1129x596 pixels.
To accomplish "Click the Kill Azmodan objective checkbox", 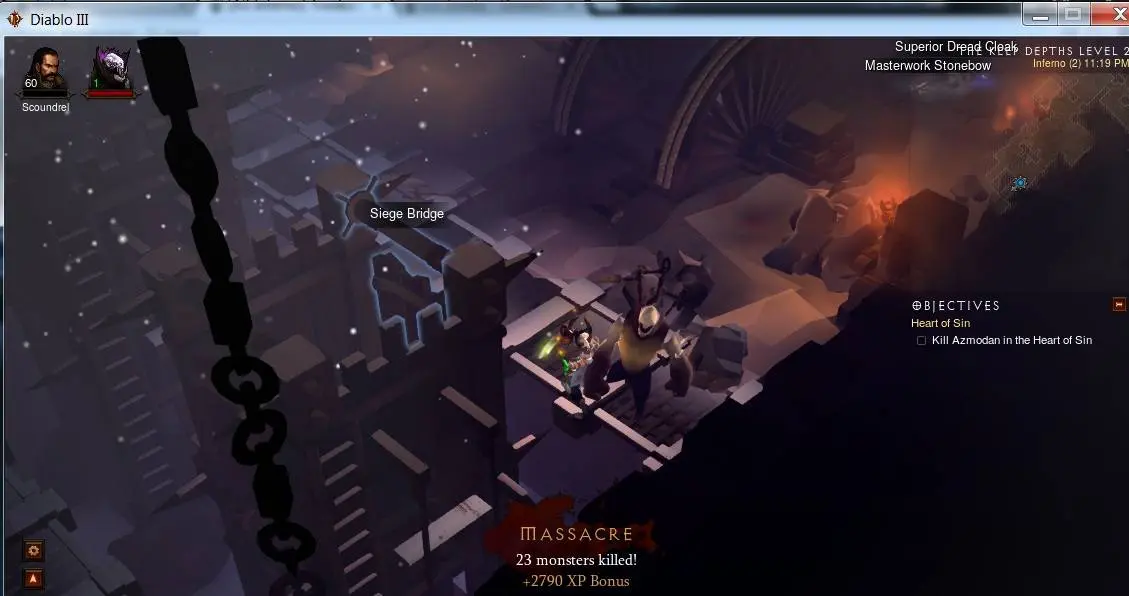I will coord(921,341).
